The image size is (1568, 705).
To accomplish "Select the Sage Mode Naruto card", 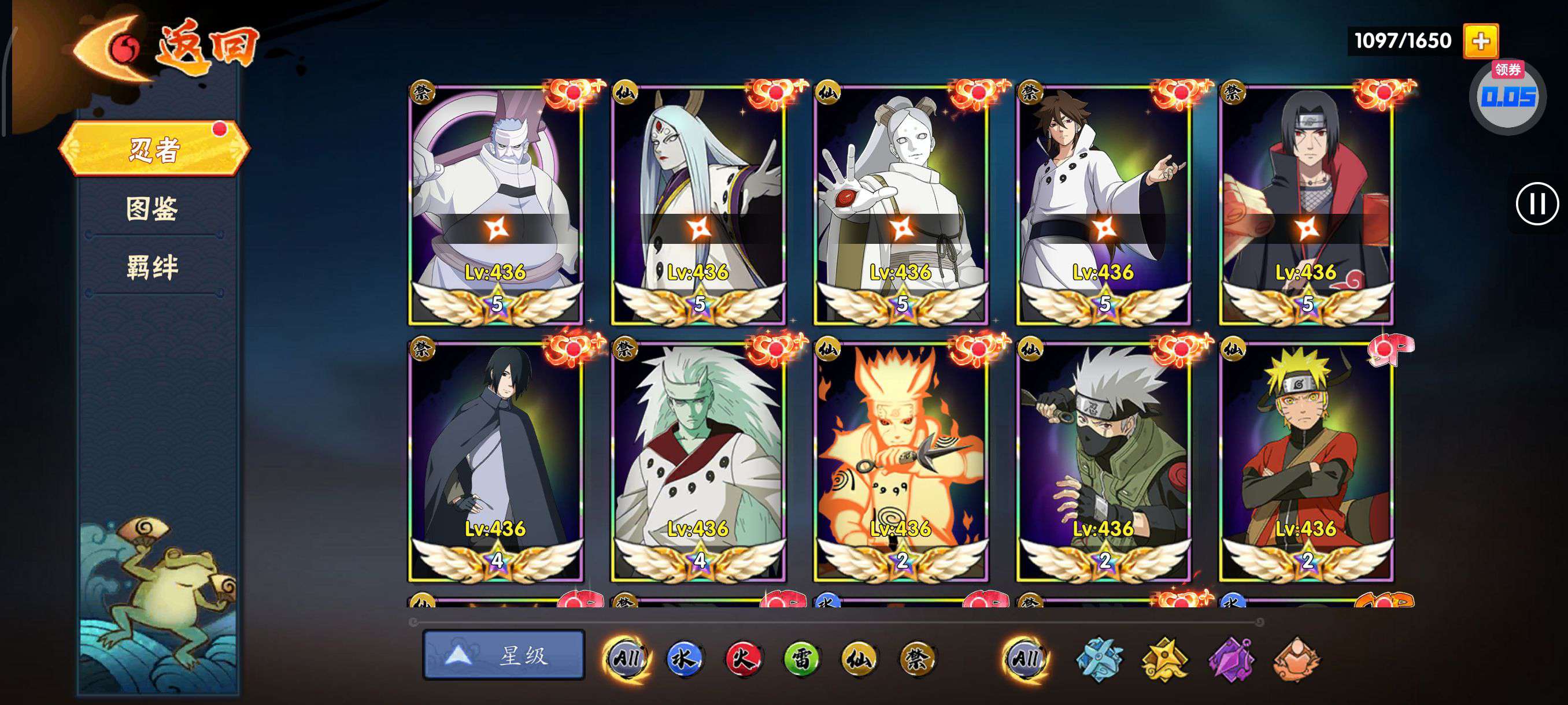I will pos(1306,461).
